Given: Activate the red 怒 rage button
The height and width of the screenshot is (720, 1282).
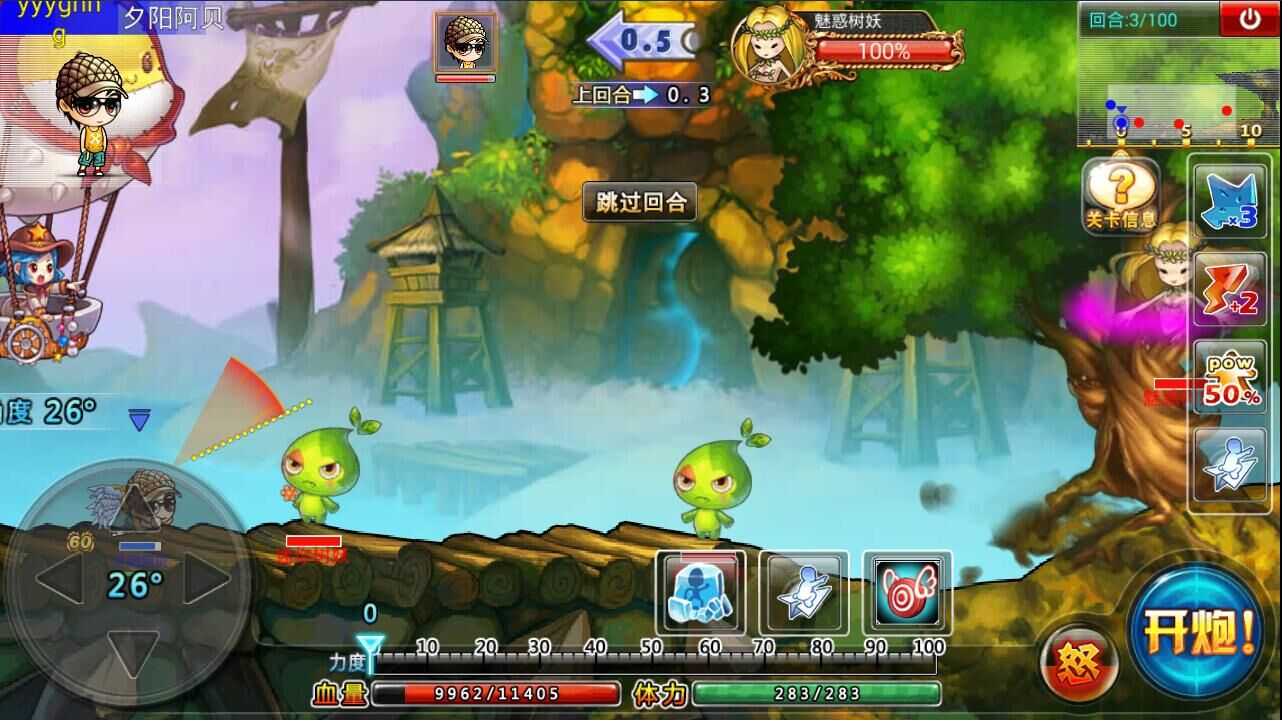Looking at the screenshot, I should (1078, 662).
